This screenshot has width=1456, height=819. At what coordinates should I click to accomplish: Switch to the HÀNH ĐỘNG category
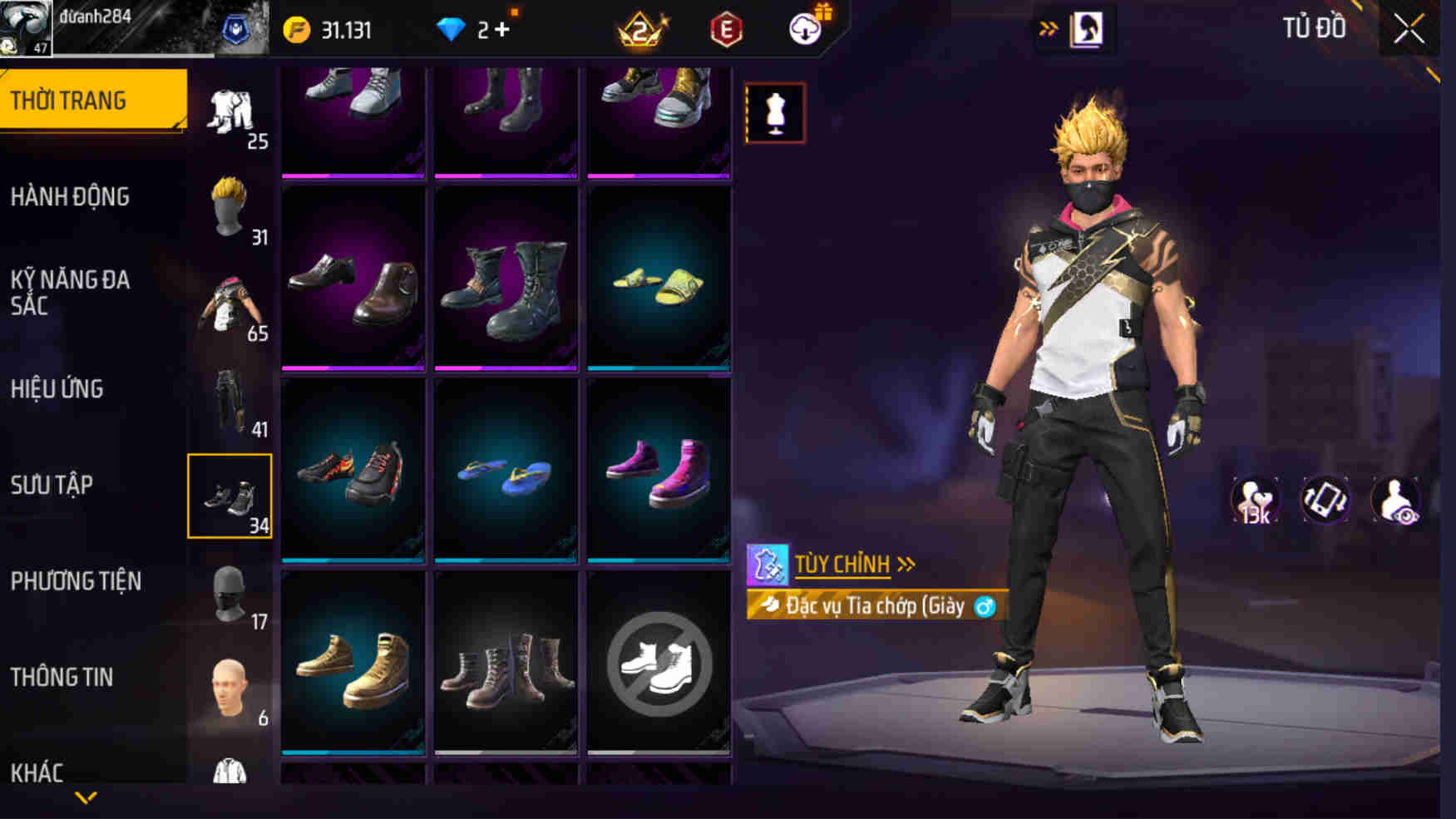71,197
